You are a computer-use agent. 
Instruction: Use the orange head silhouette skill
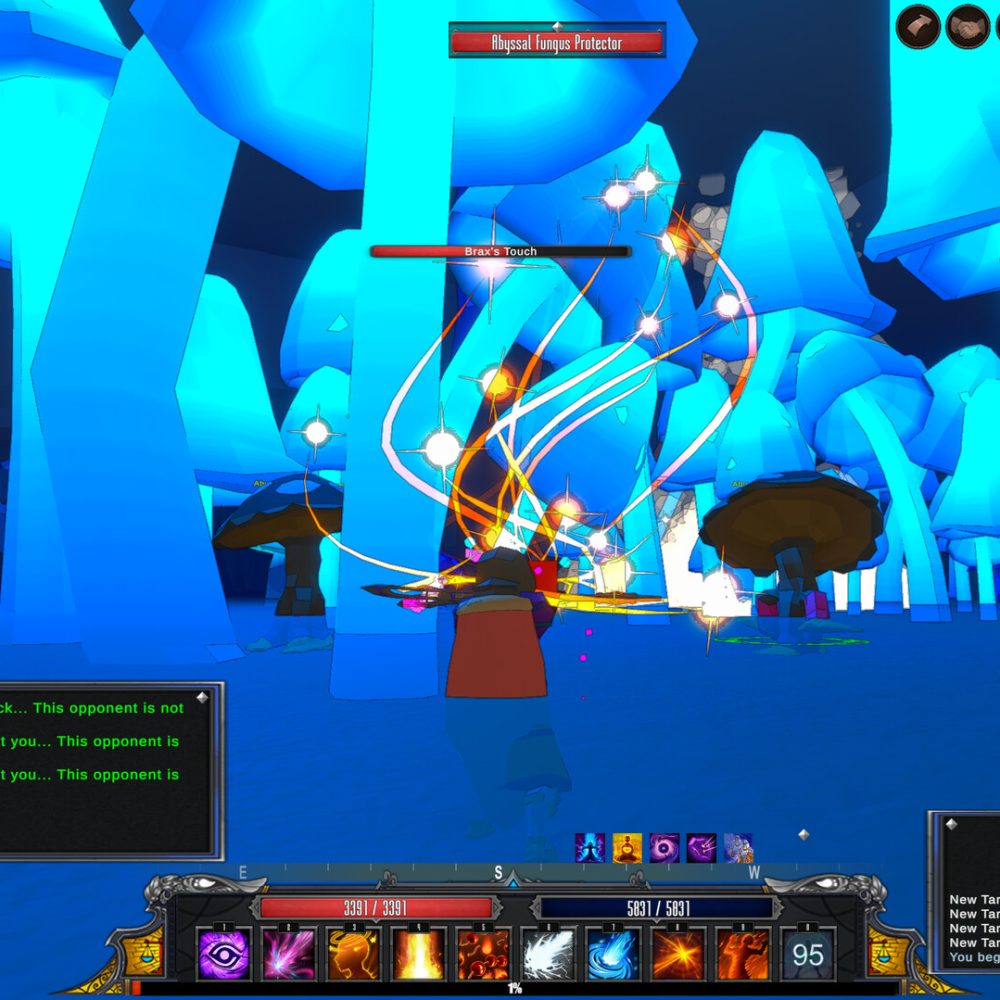click(353, 954)
